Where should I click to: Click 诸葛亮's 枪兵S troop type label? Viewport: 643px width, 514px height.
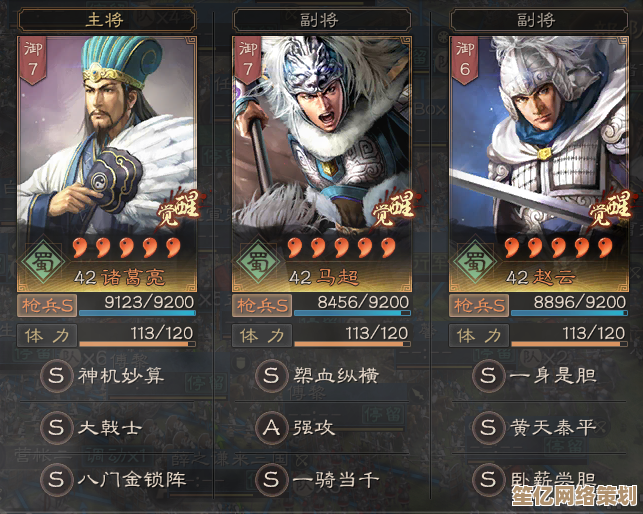(46, 305)
